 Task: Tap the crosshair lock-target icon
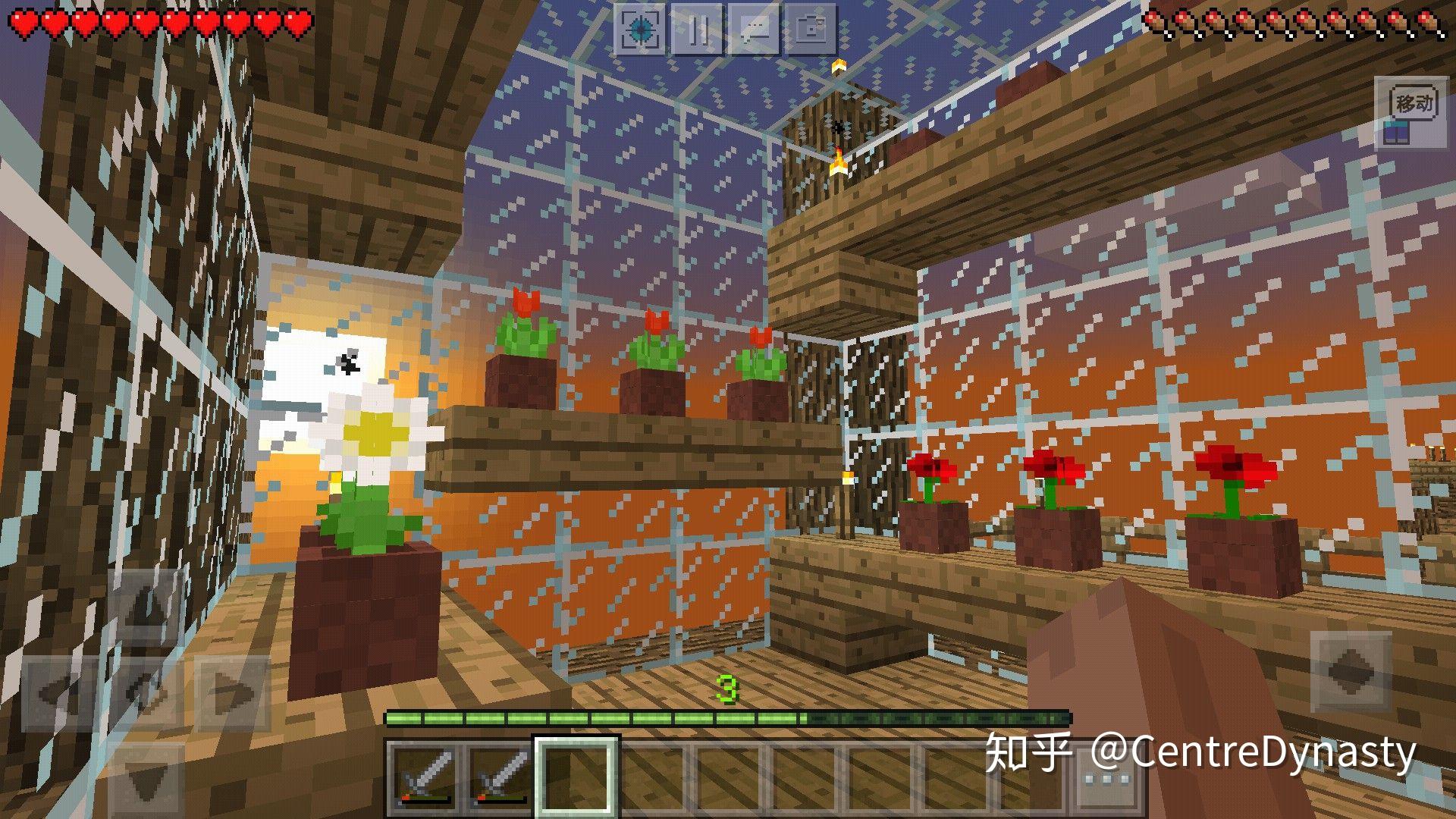641,30
